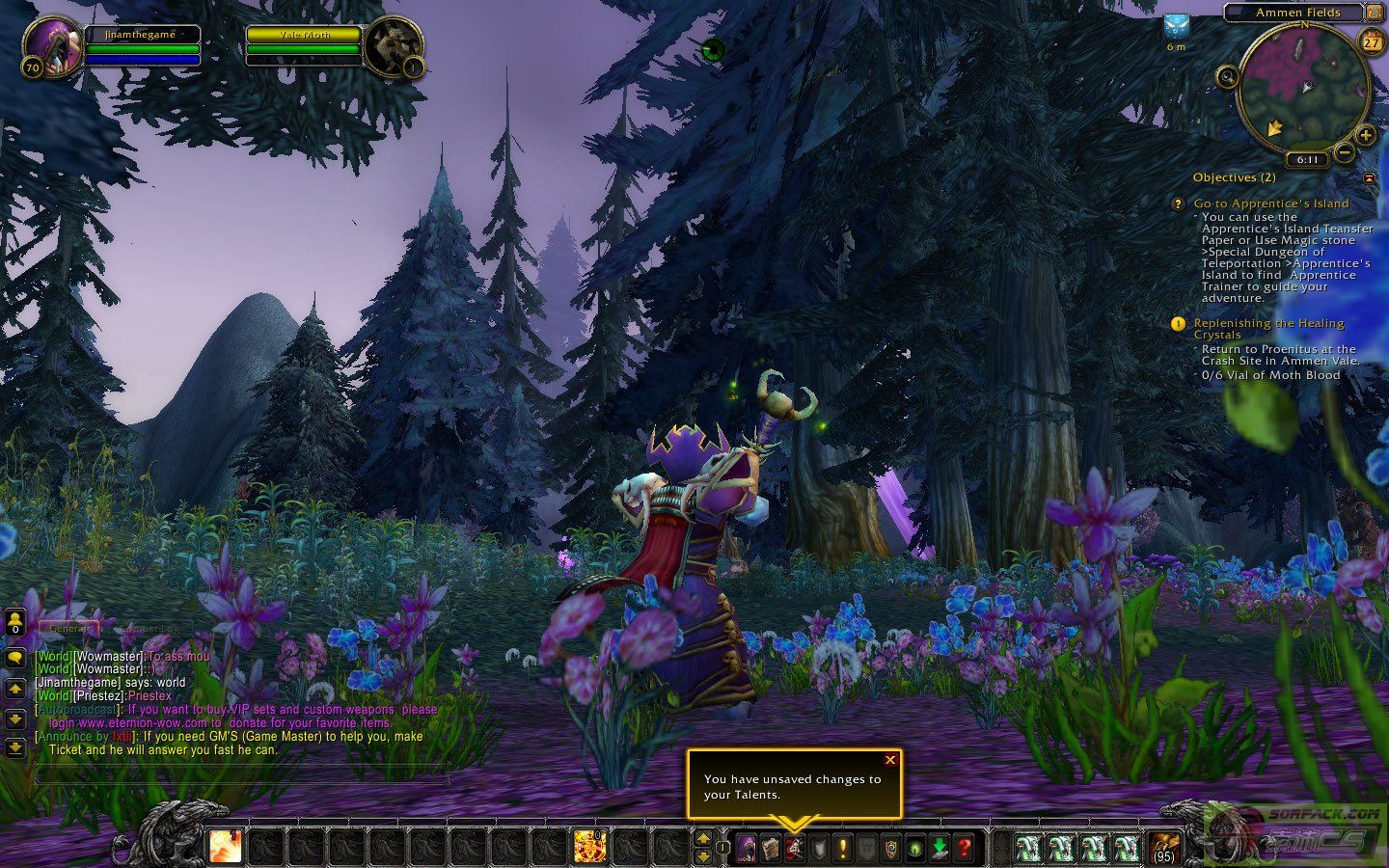The height and width of the screenshot is (868, 1389).
Task: Open the Help red question mark button
Action: click(964, 849)
